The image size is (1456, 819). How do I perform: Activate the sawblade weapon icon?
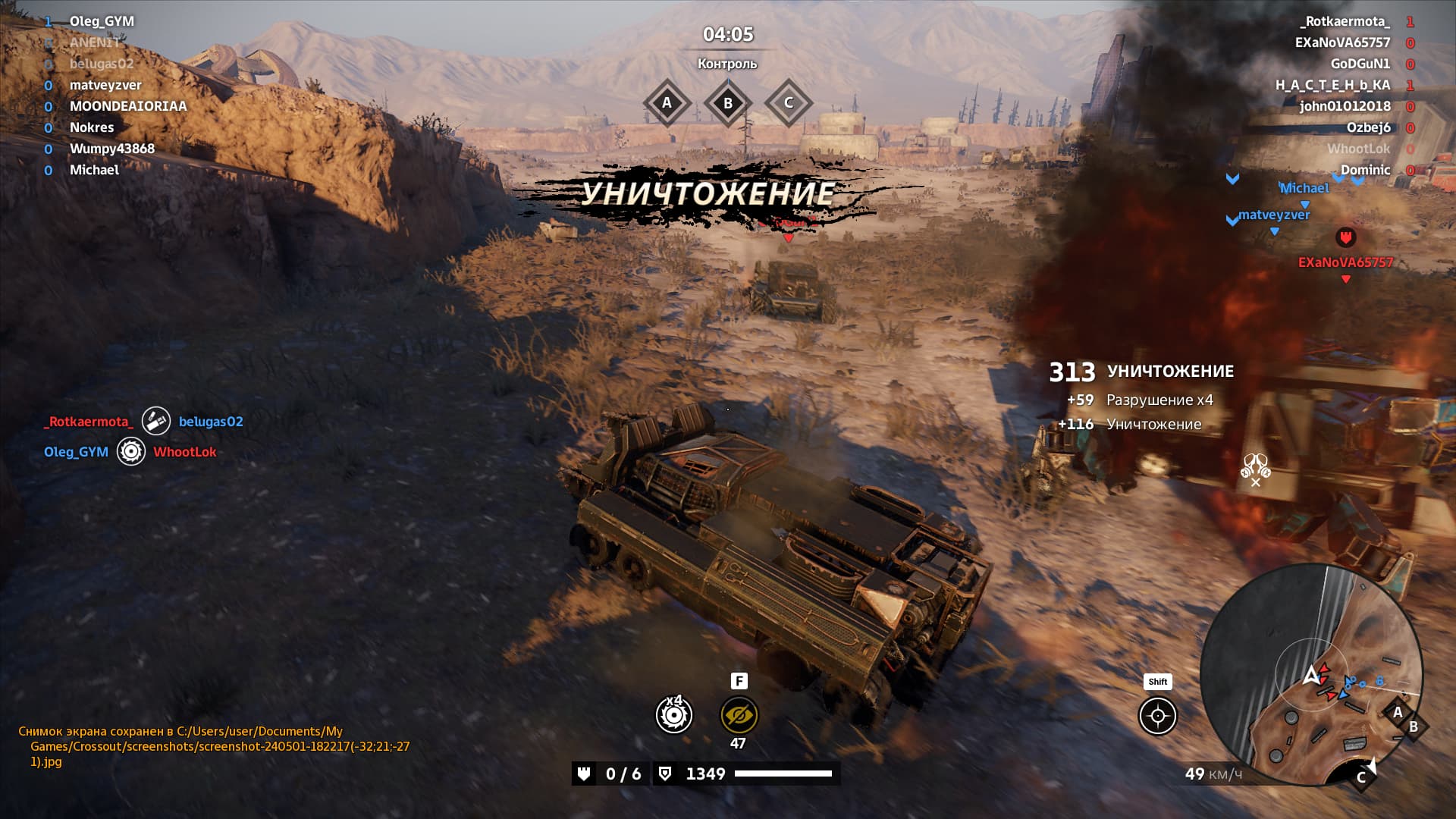[673, 715]
